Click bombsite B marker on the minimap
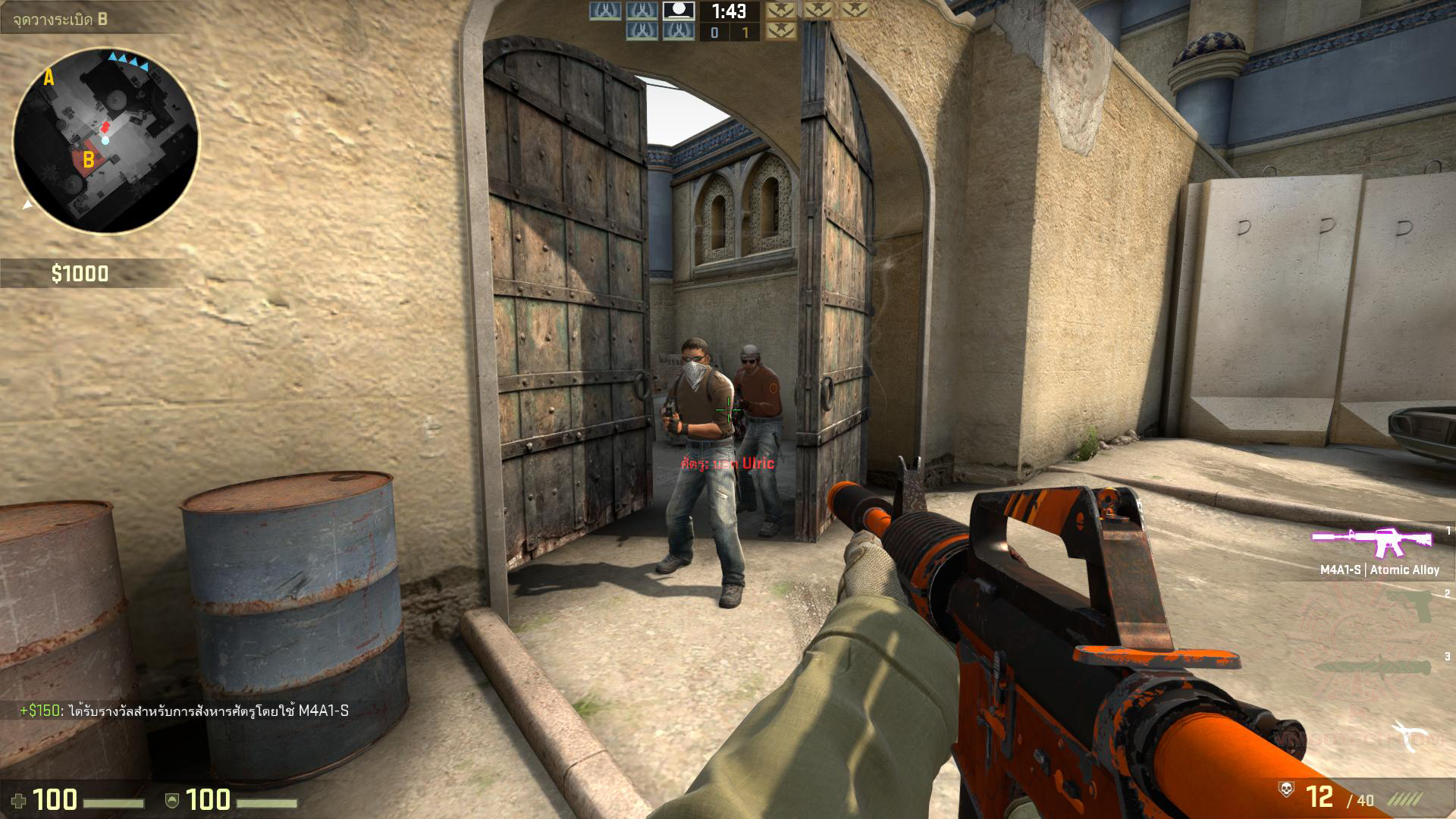Image resolution: width=1456 pixels, height=819 pixels. tap(87, 159)
